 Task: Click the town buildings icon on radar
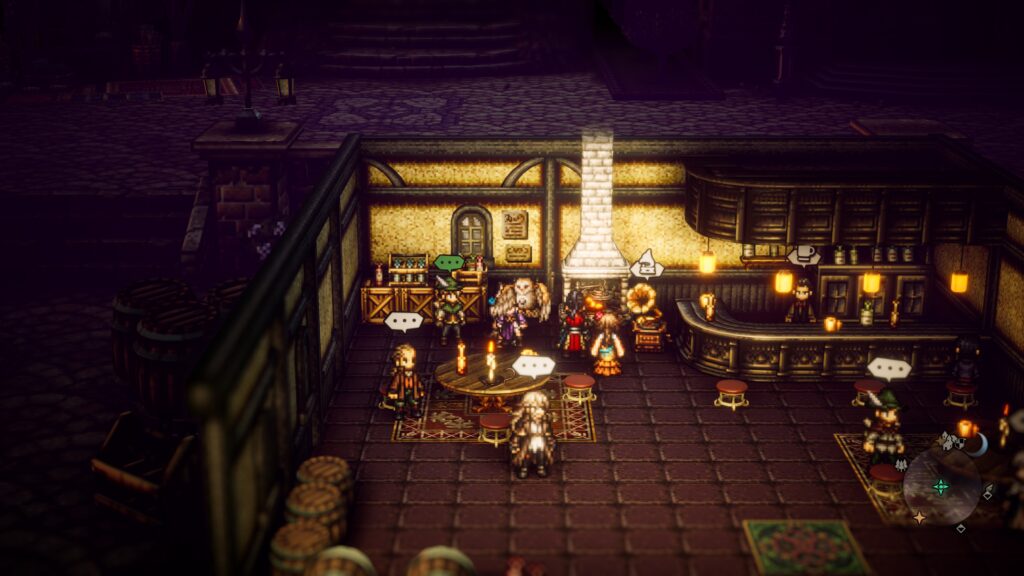click(x=951, y=439)
